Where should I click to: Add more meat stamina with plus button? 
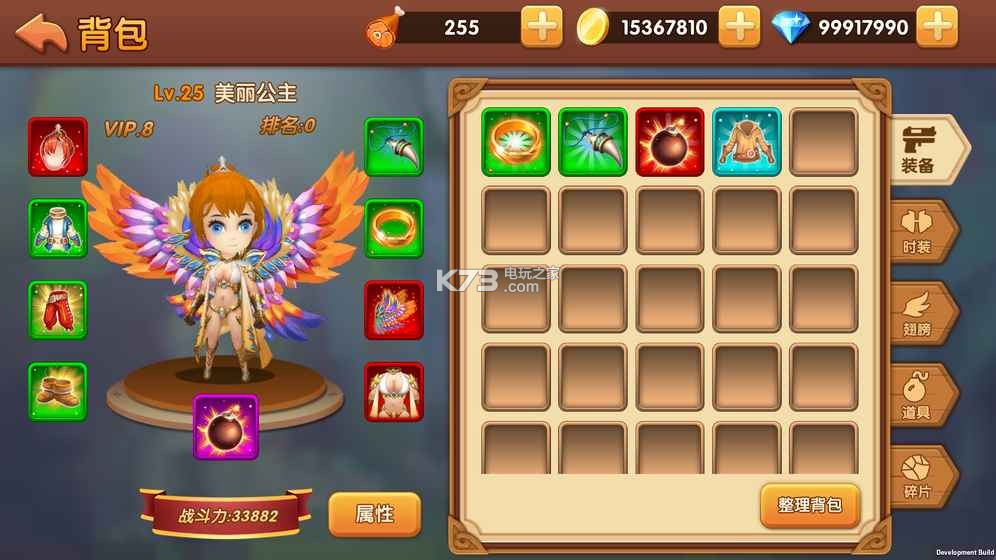[541, 27]
